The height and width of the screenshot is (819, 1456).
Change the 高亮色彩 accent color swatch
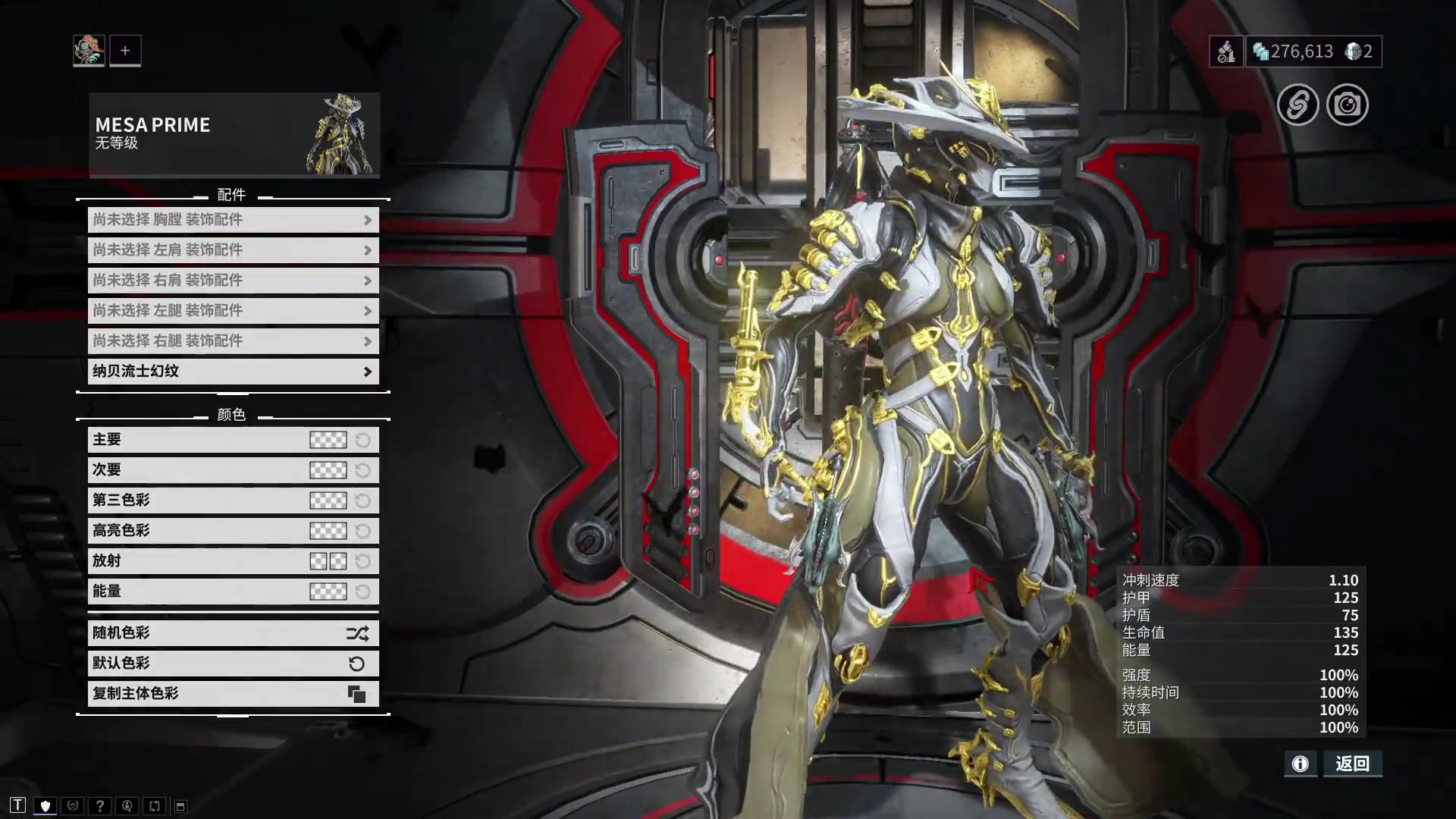point(328,531)
